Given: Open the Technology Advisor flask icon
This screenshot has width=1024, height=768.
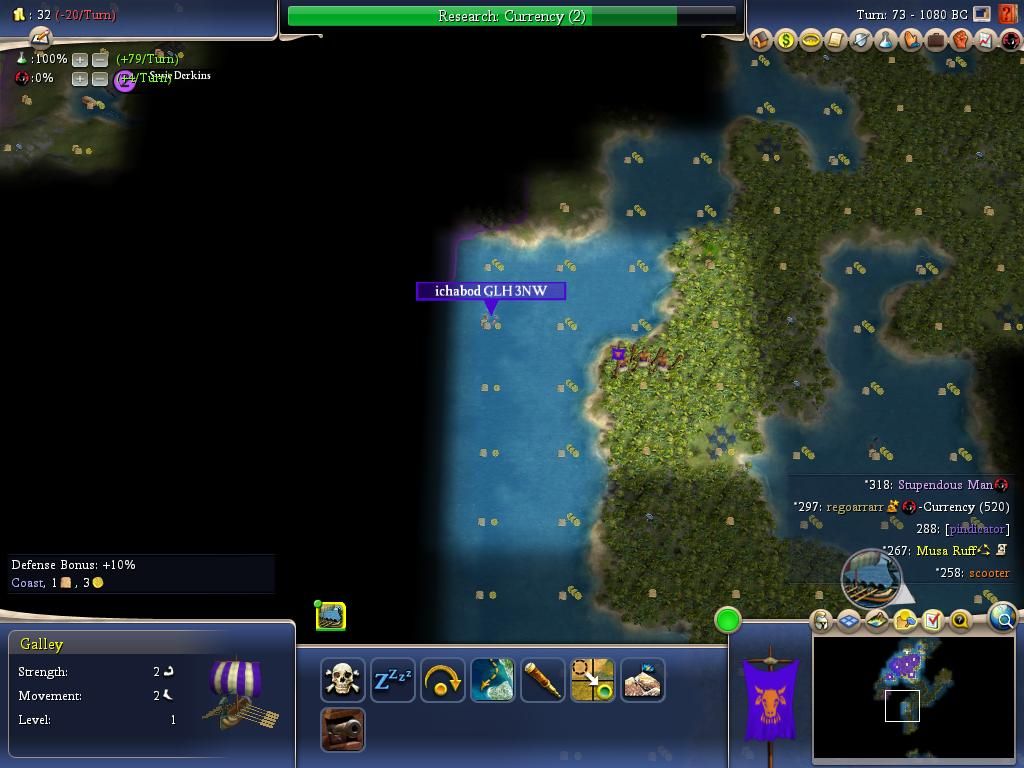Looking at the screenshot, I should (886, 41).
